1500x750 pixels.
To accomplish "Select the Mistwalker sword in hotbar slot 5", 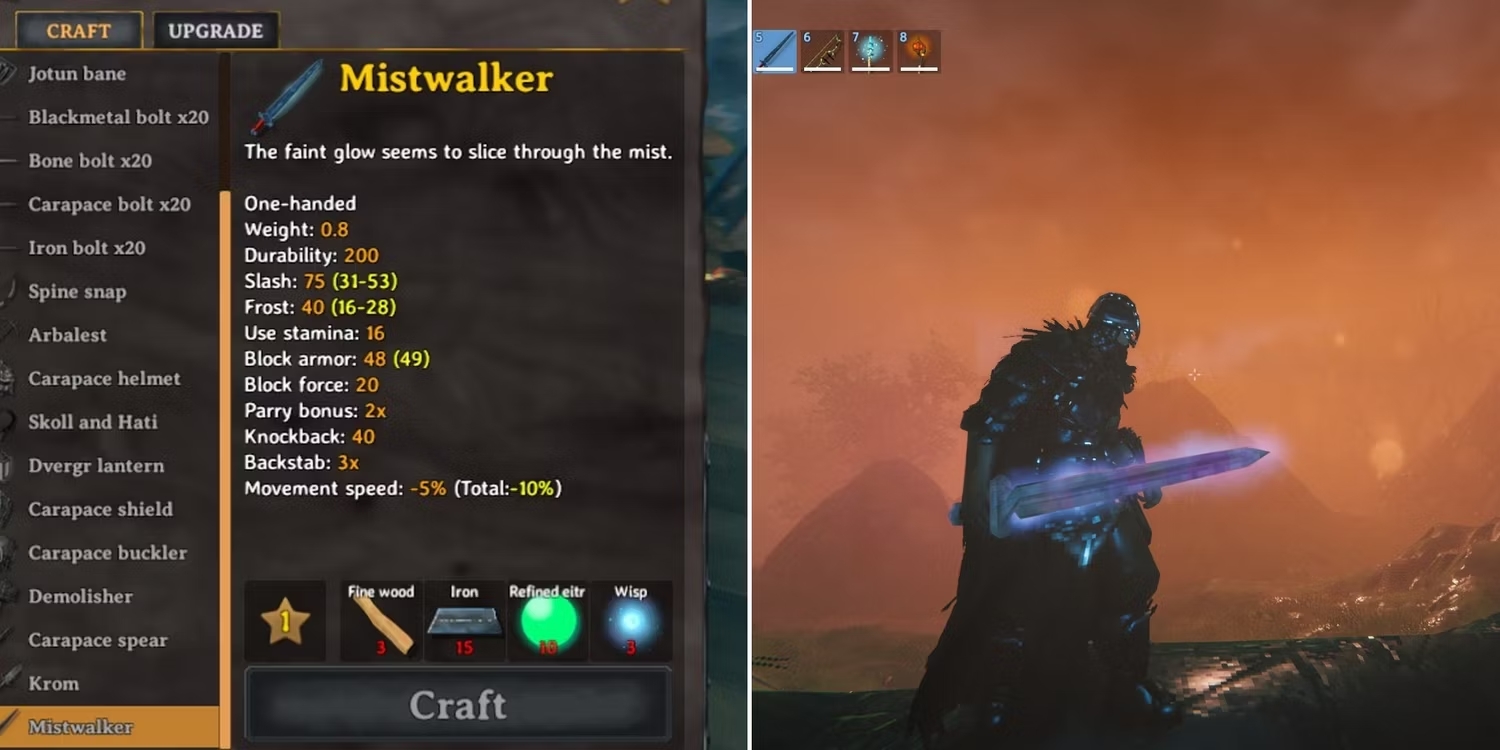I will (775, 52).
